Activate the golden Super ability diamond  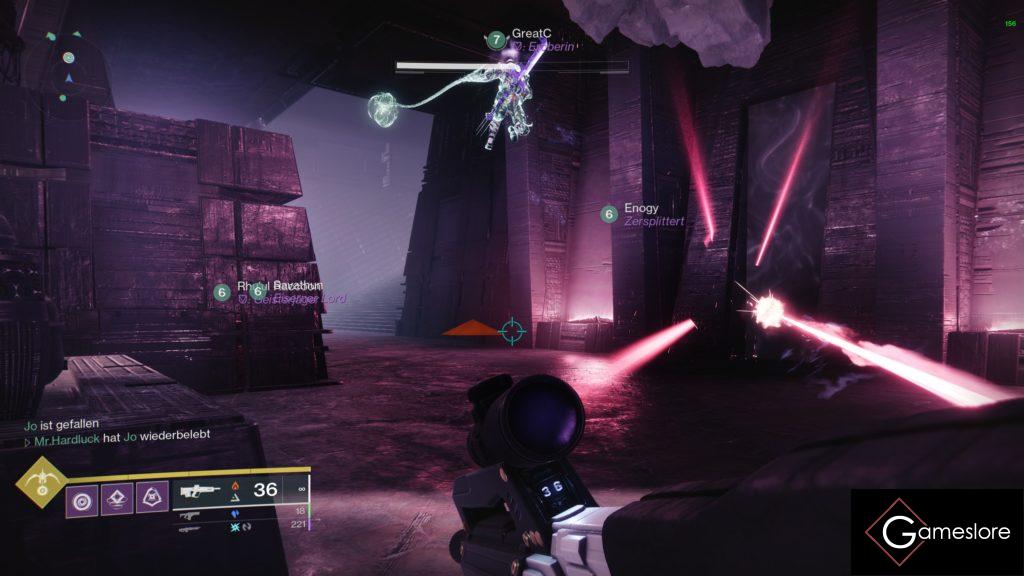click(40, 484)
